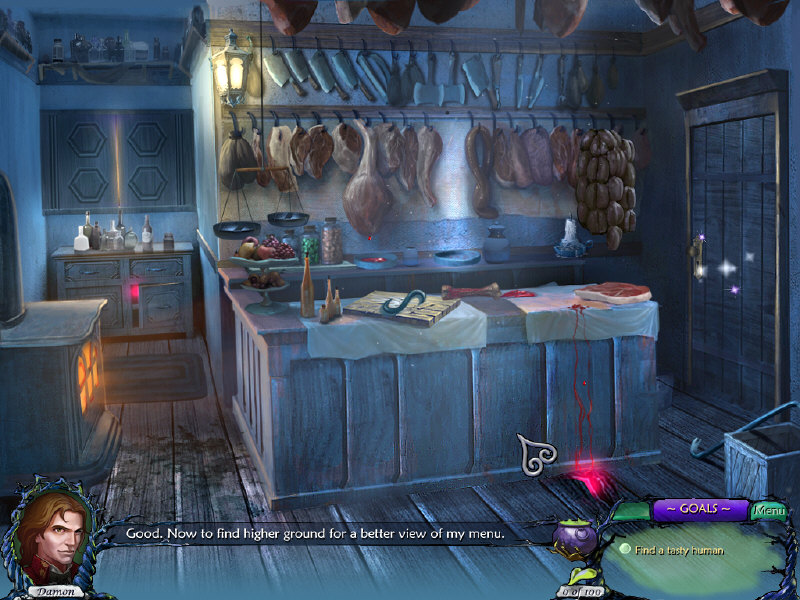Switch to the blank green tab beside GOALS
This screenshot has width=800, height=600.
click(631, 512)
